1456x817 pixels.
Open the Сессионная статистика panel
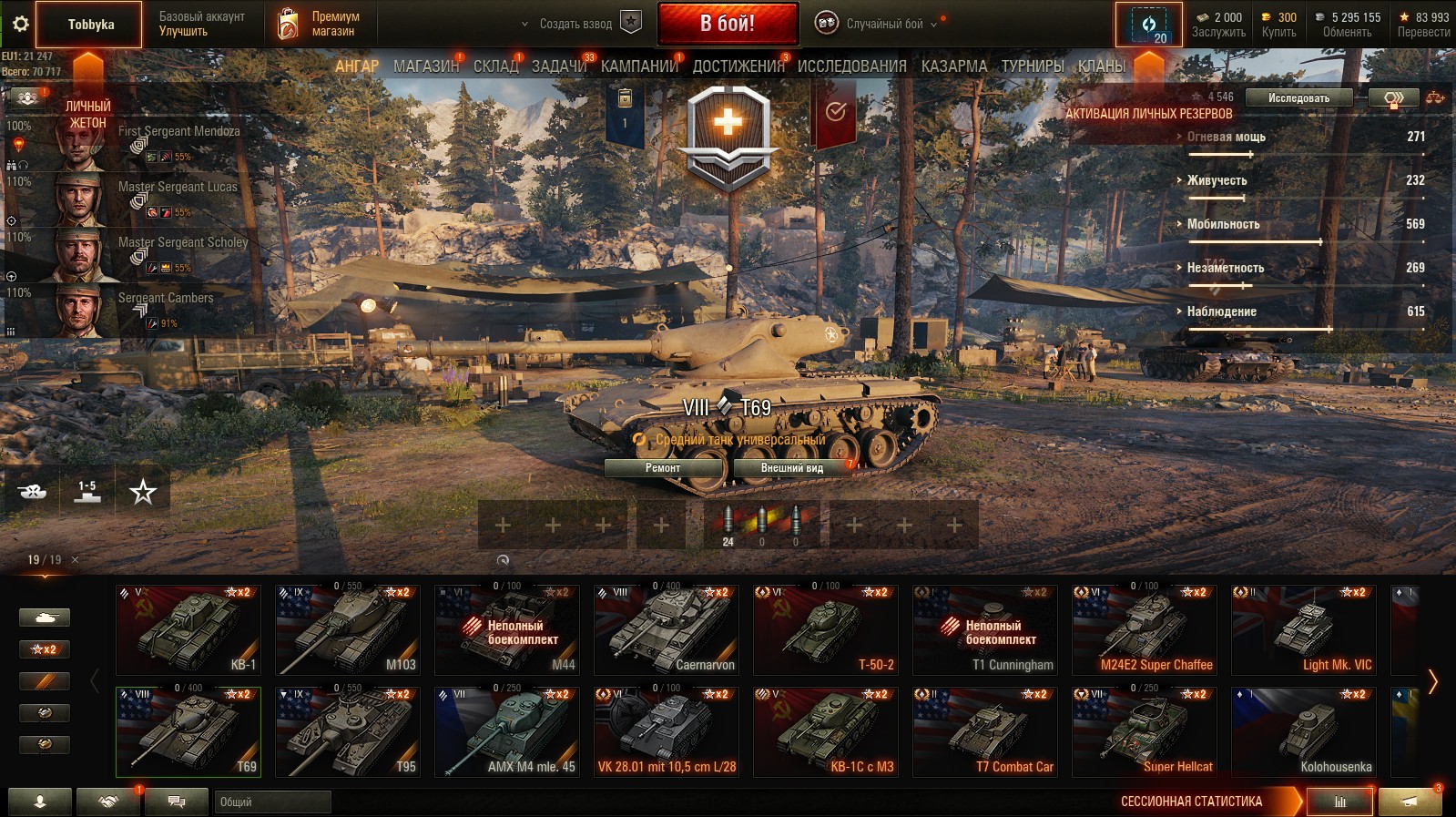pyautogui.click(x=1191, y=802)
